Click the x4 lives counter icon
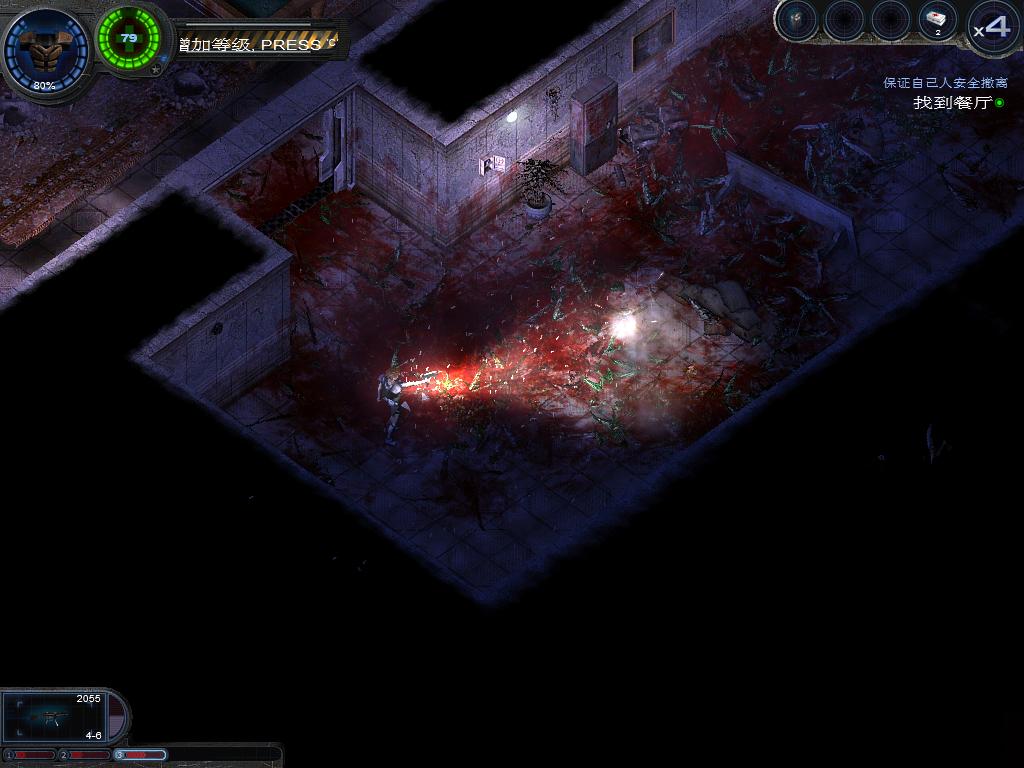The height and width of the screenshot is (768, 1024). [992, 26]
